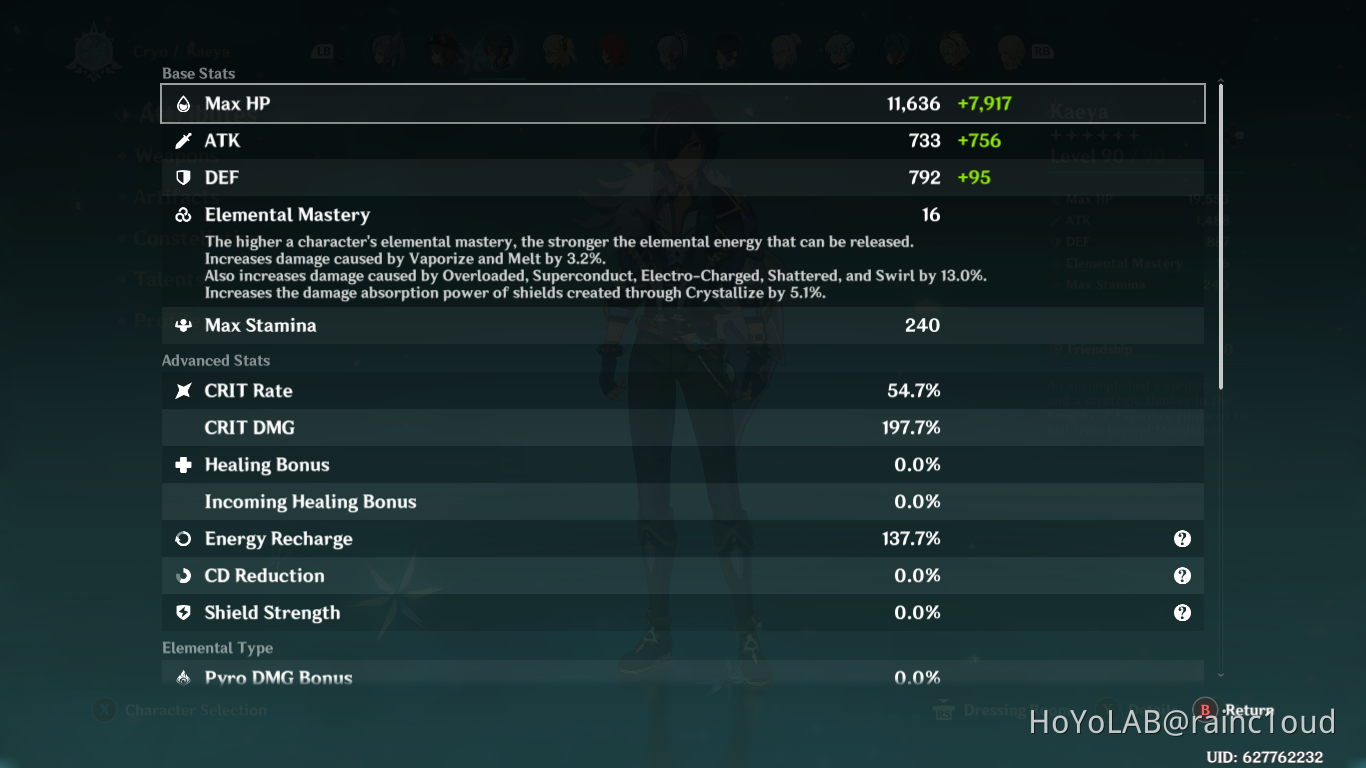Click the DEF shield icon
Image resolution: width=1366 pixels, height=768 pixels.
185,177
